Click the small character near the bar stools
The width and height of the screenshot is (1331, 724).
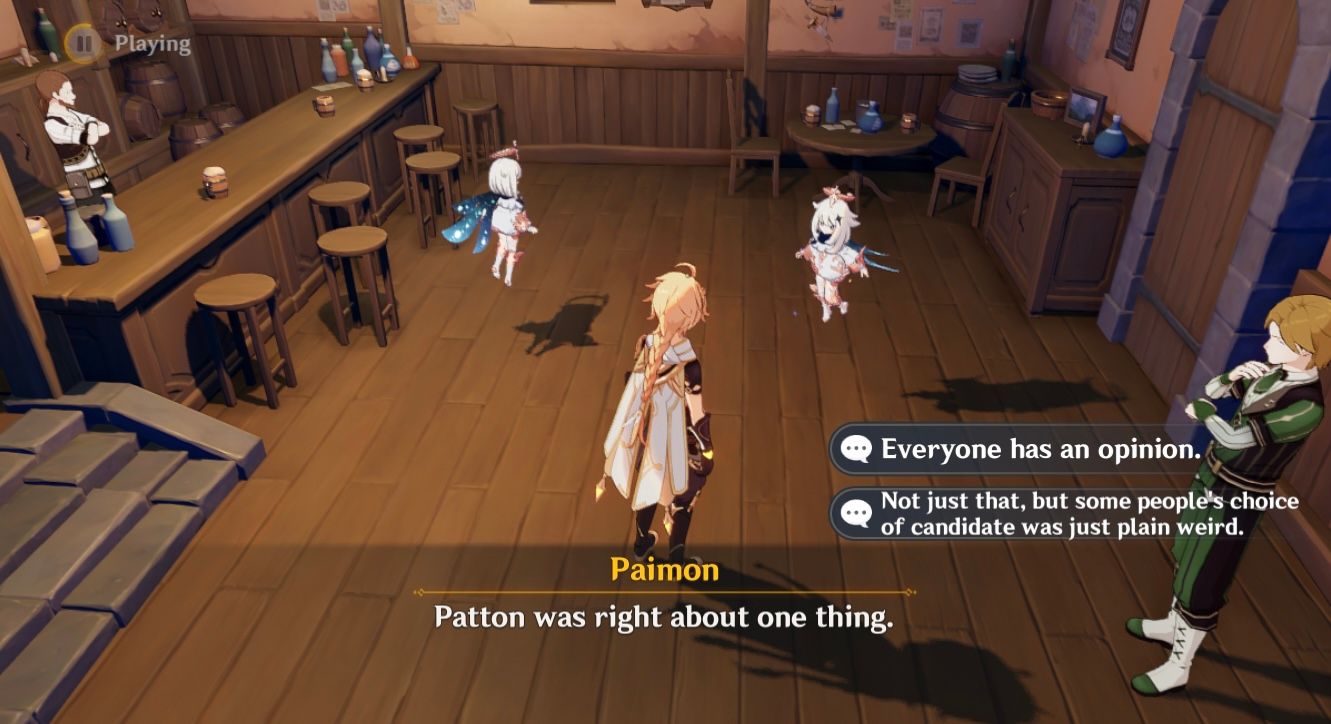click(505, 215)
